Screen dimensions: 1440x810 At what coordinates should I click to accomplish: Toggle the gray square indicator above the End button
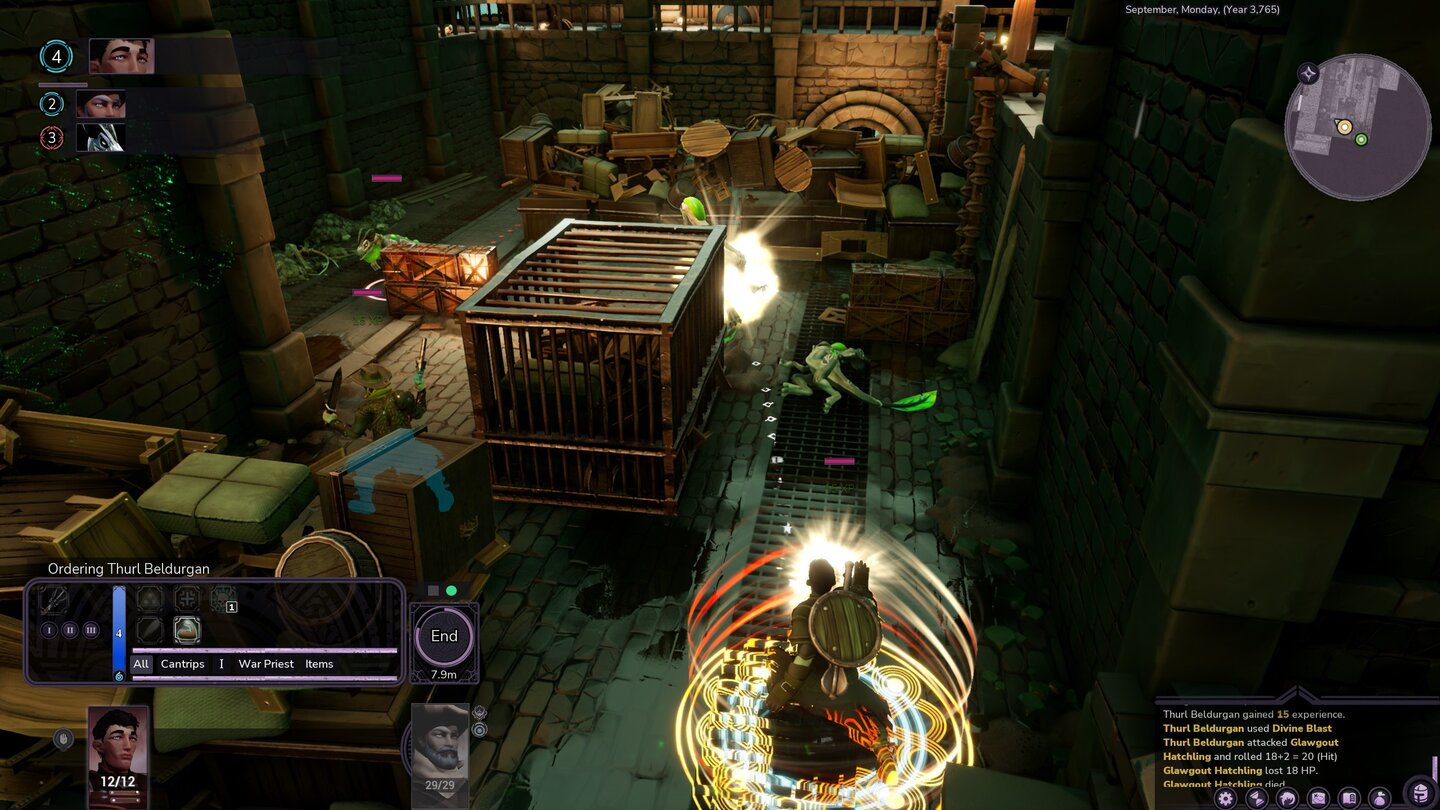pyautogui.click(x=432, y=591)
